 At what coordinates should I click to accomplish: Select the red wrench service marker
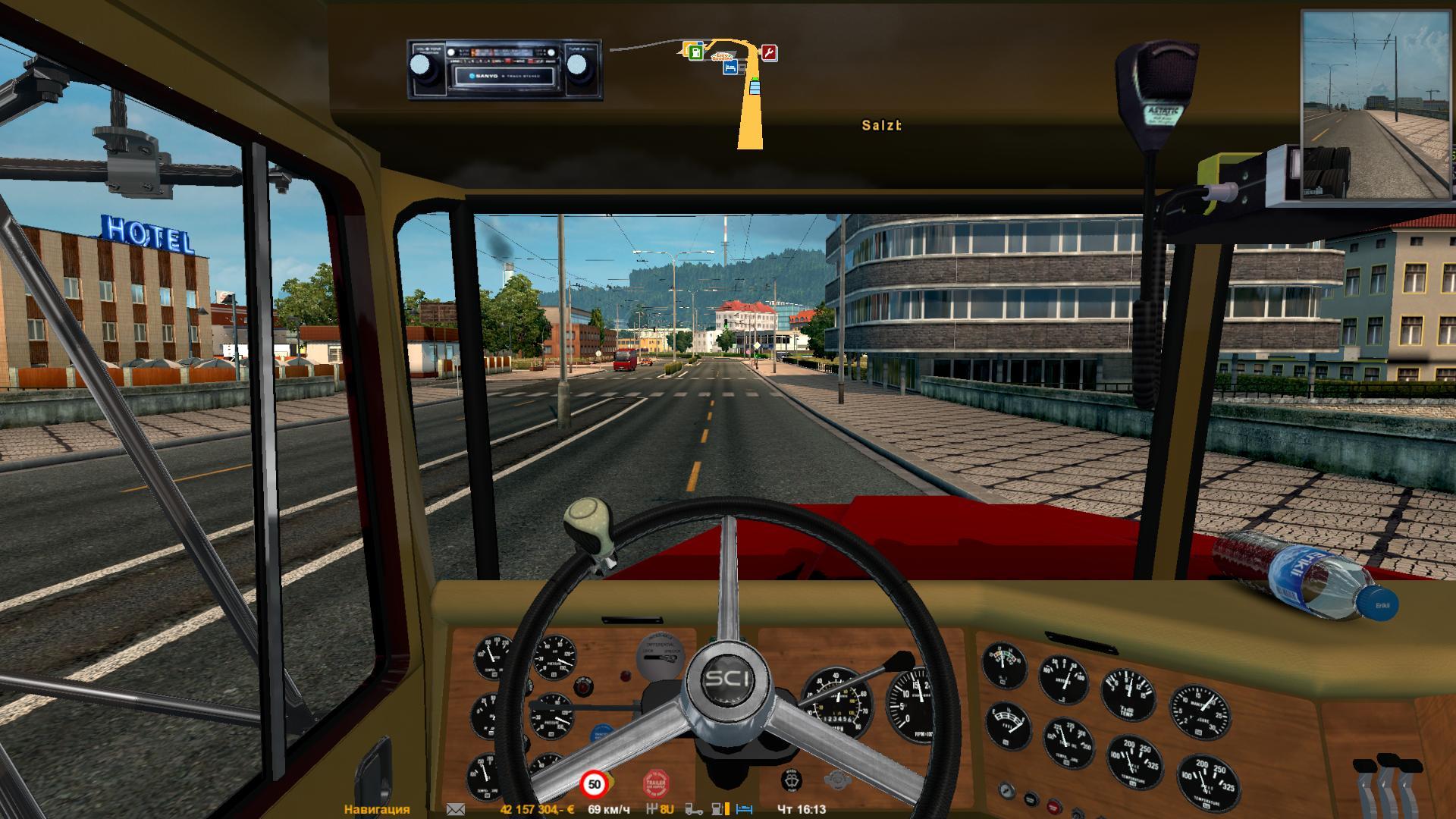[x=769, y=52]
